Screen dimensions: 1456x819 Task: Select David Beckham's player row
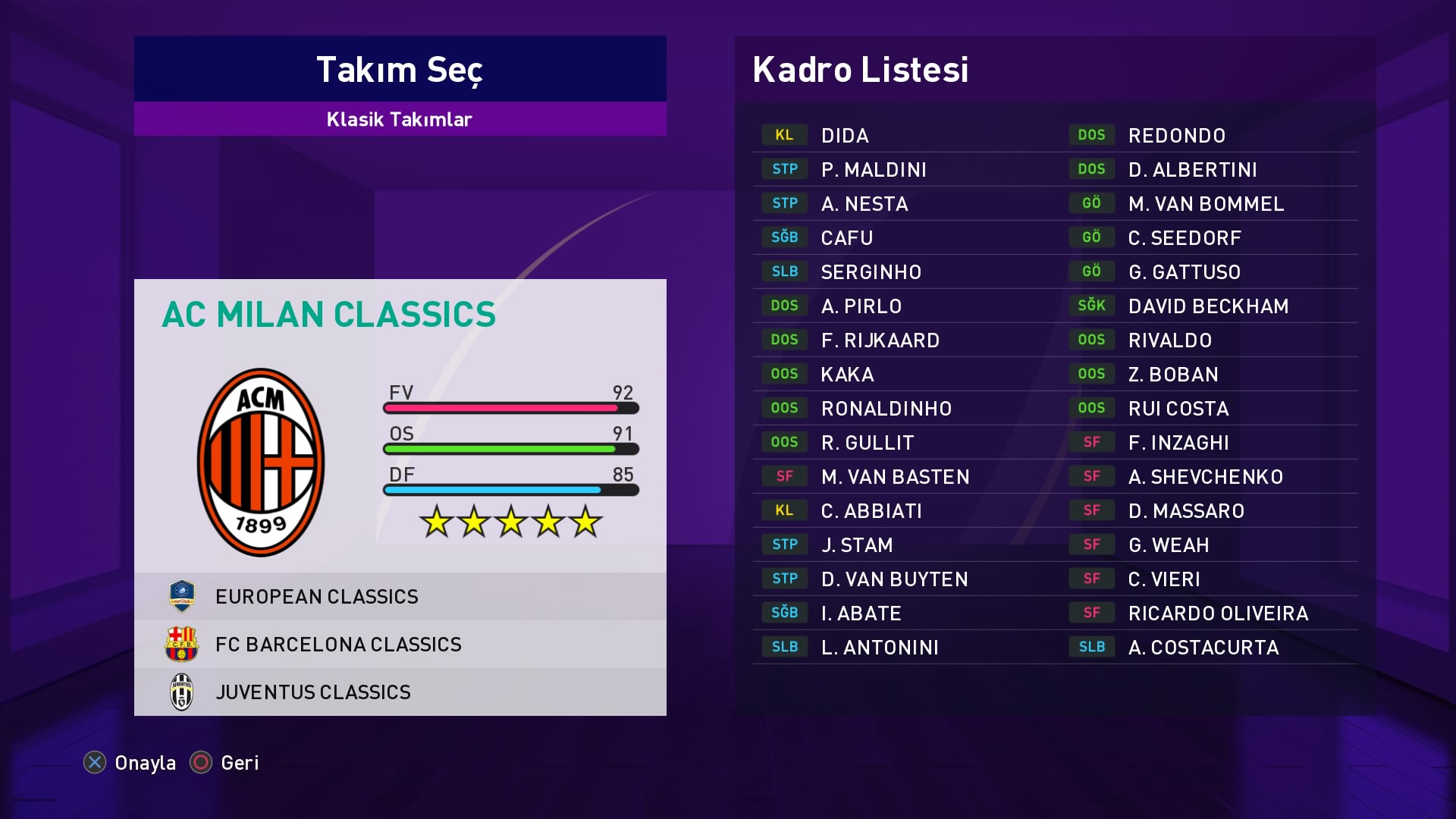[1208, 306]
